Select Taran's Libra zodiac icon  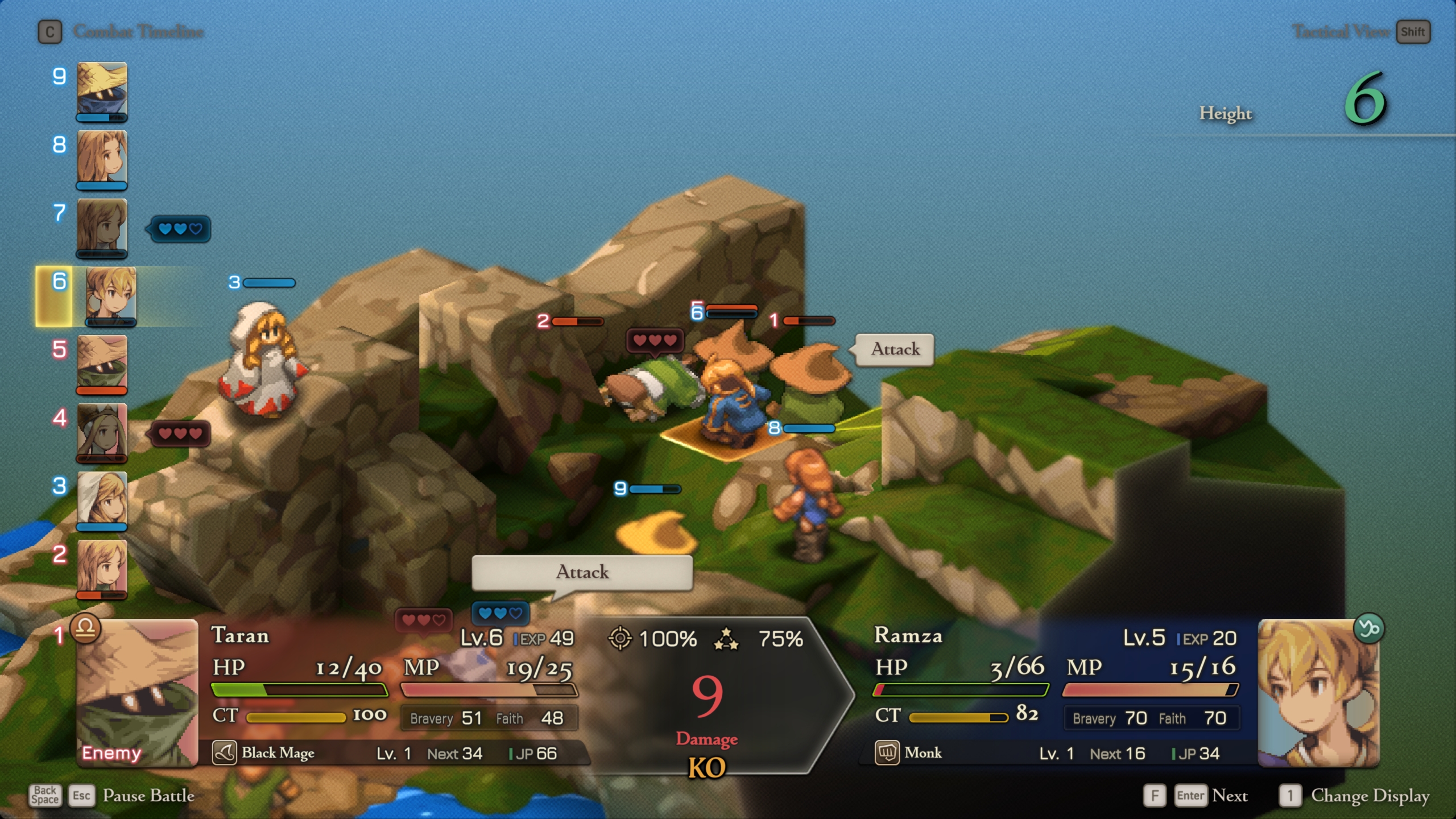point(86,630)
